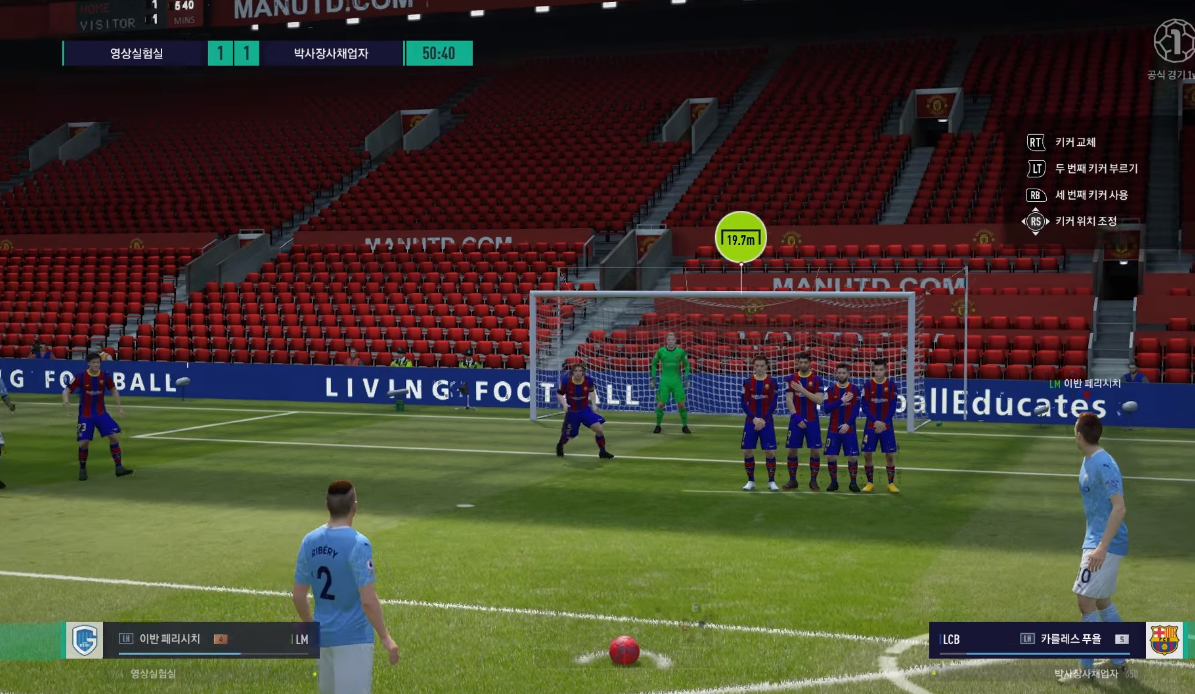Click the Barcelona club crest
1195x694 pixels.
coord(1164,640)
